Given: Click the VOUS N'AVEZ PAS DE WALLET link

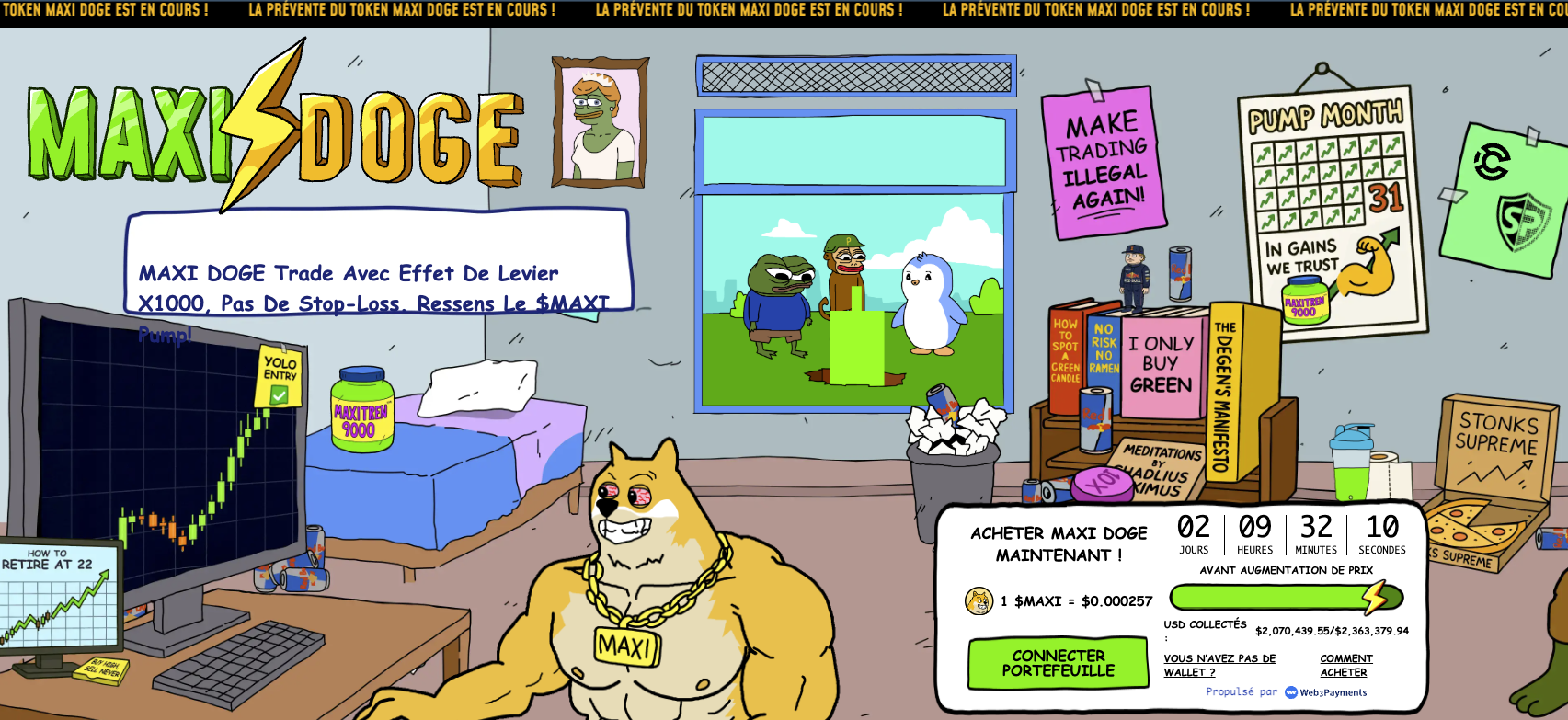Looking at the screenshot, I should [1219, 665].
